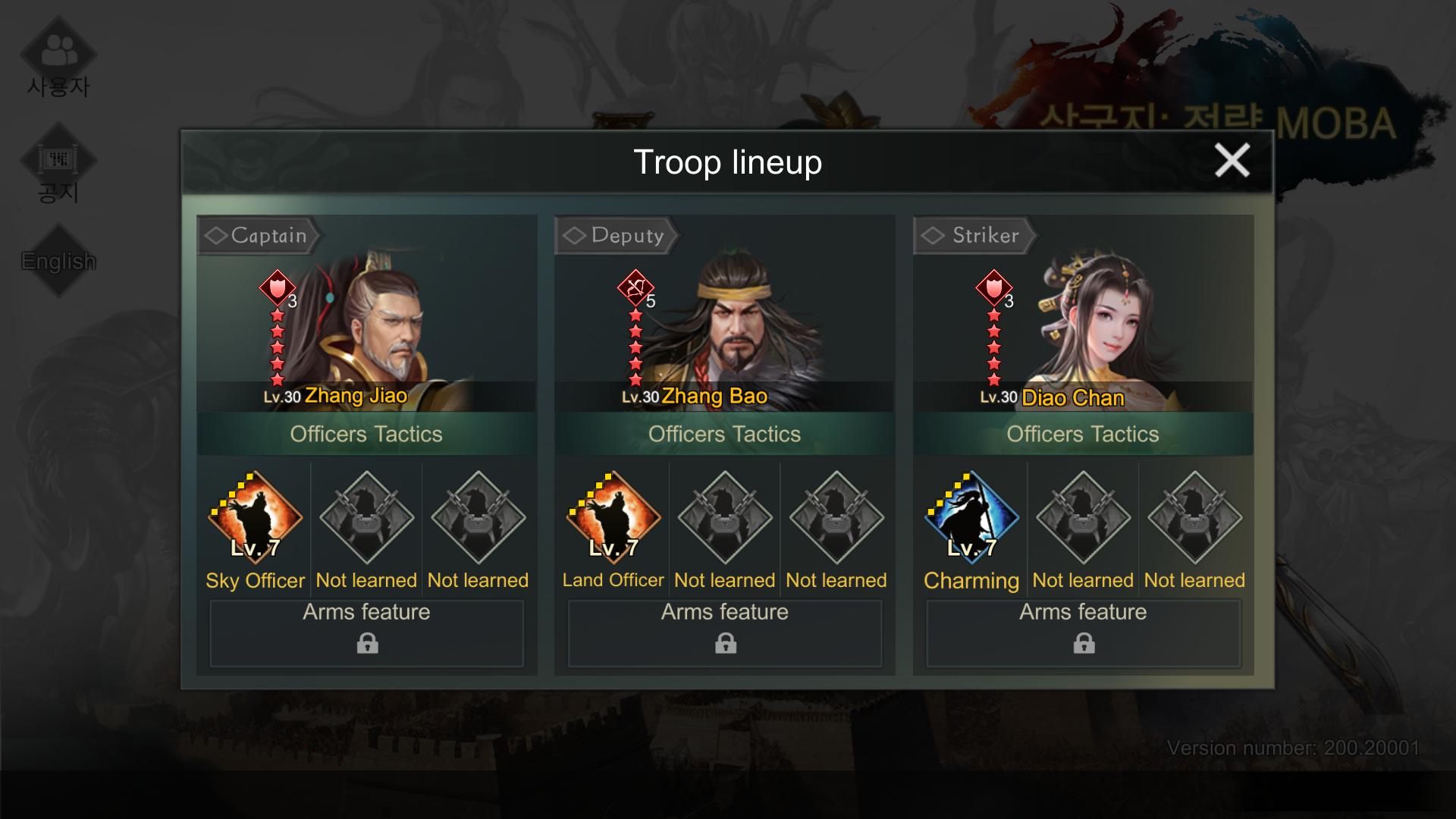Close the Troop lineup window
This screenshot has height=819, width=1456.
[1232, 161]
